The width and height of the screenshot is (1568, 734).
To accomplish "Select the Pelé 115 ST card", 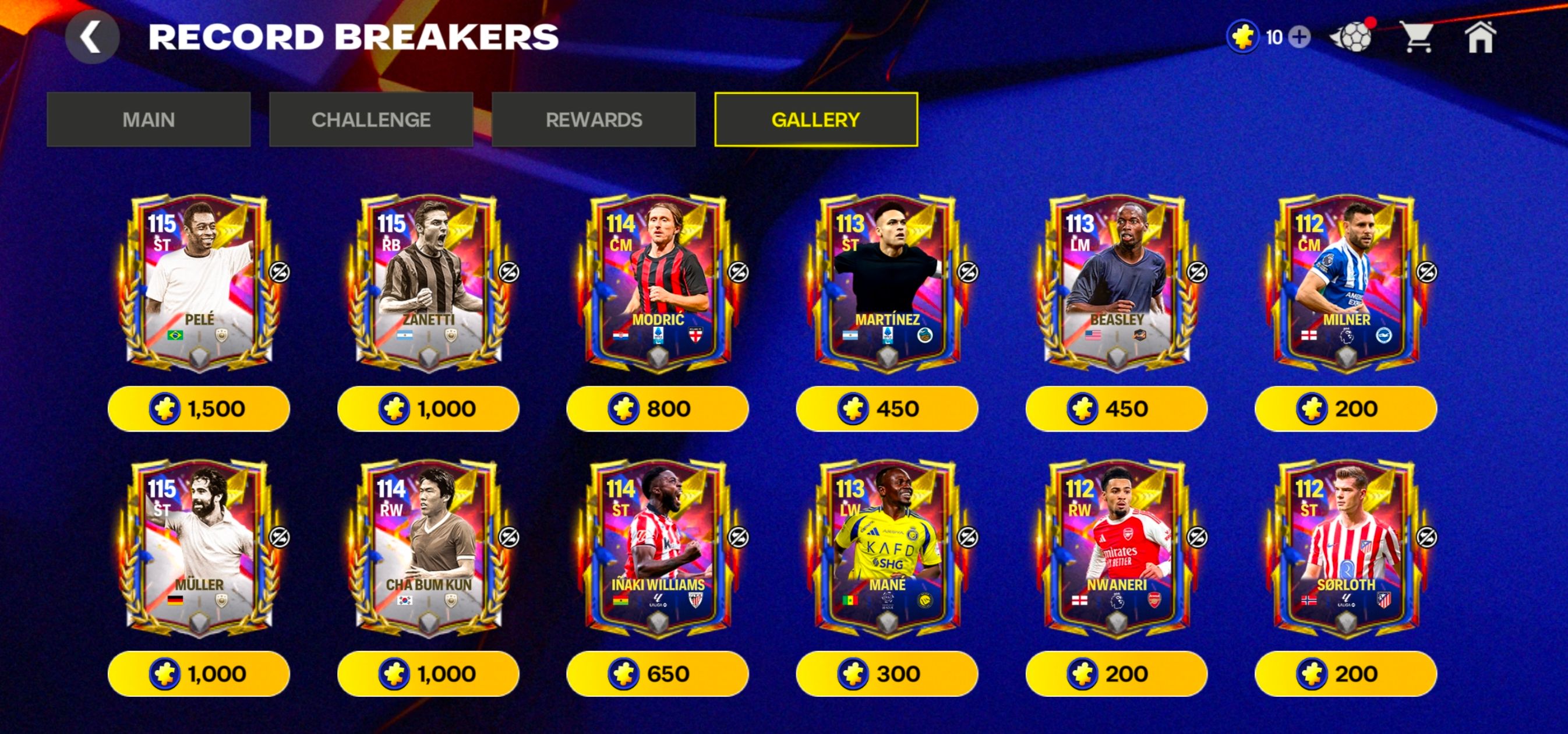I will click(x=199, y=283).
